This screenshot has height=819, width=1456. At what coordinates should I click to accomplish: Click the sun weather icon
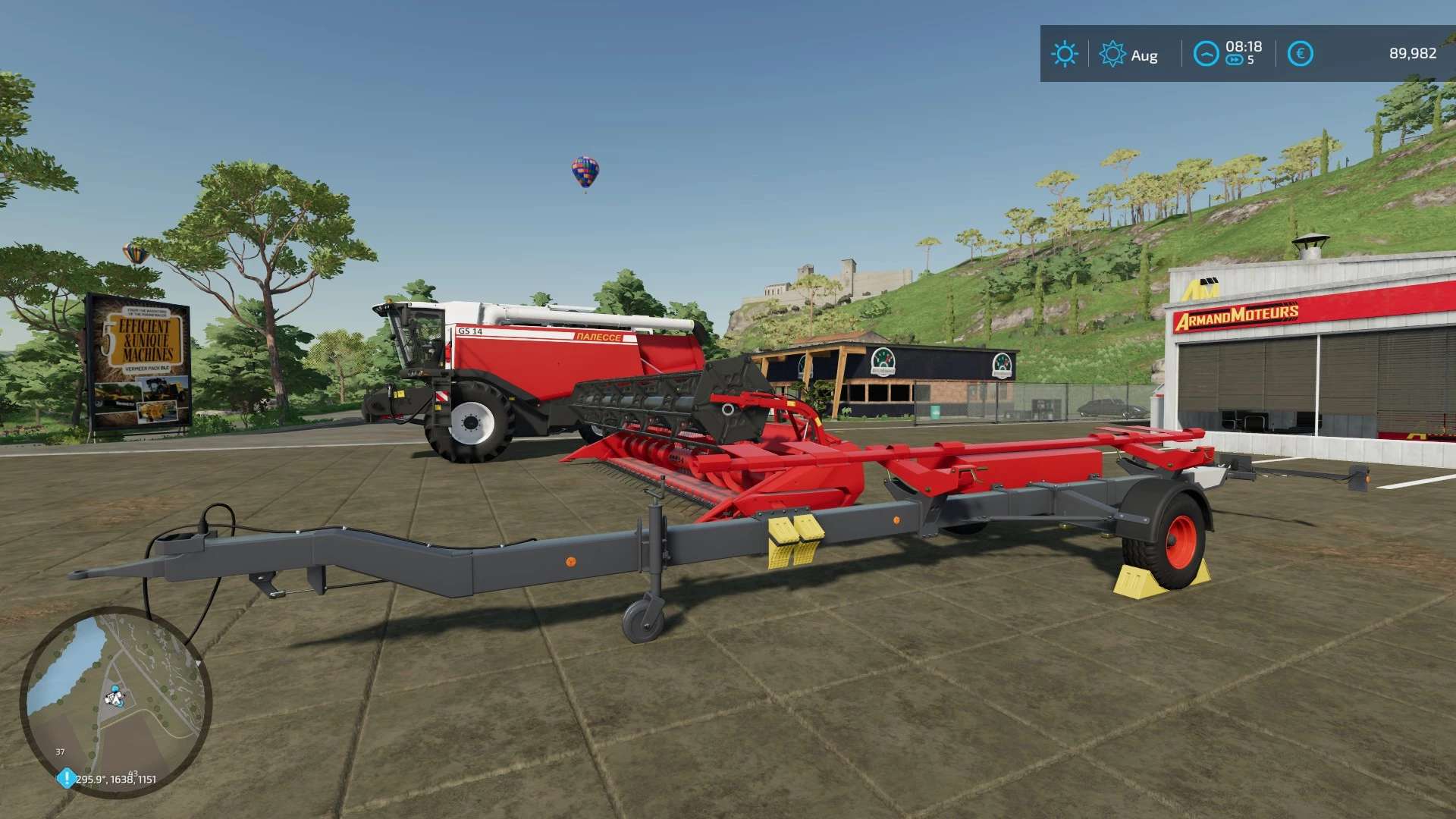pyautogui.click(x=1064, y=54)
